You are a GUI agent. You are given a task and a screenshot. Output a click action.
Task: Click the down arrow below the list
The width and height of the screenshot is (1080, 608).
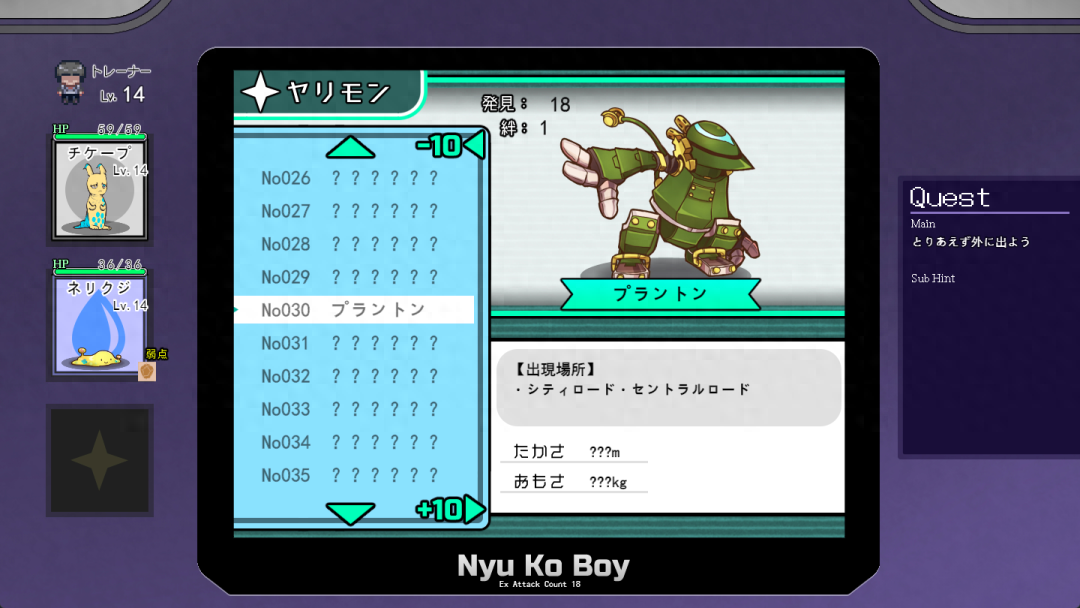(x=350, y=514)
